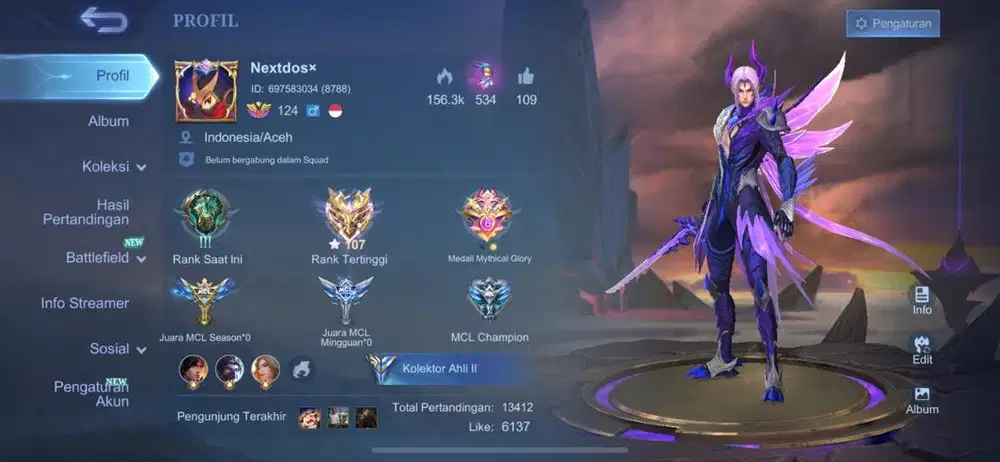The height and width of the screenshot is (462, 1000).
Task: Open the Album tab in sidebar
Action: tap(108, 121)
